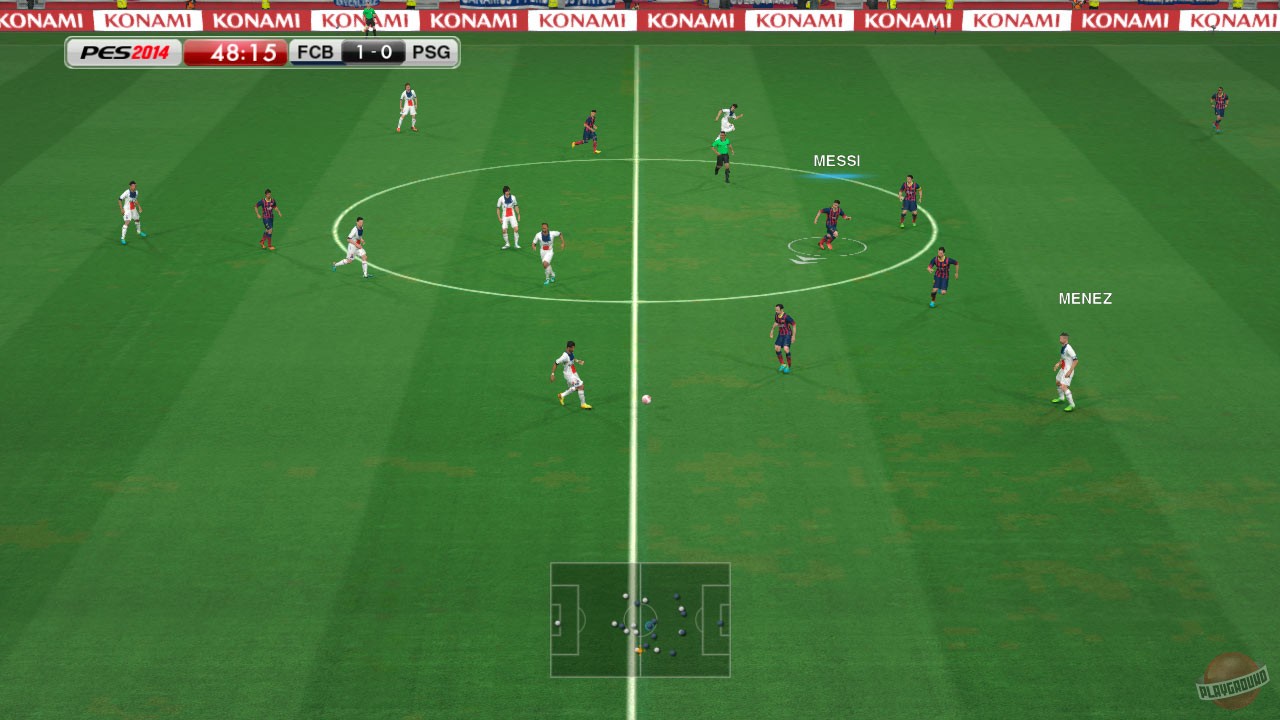Expand the match score display
Image resolution: width=1280 pixels, height=720 pixels.
[372, 52]
